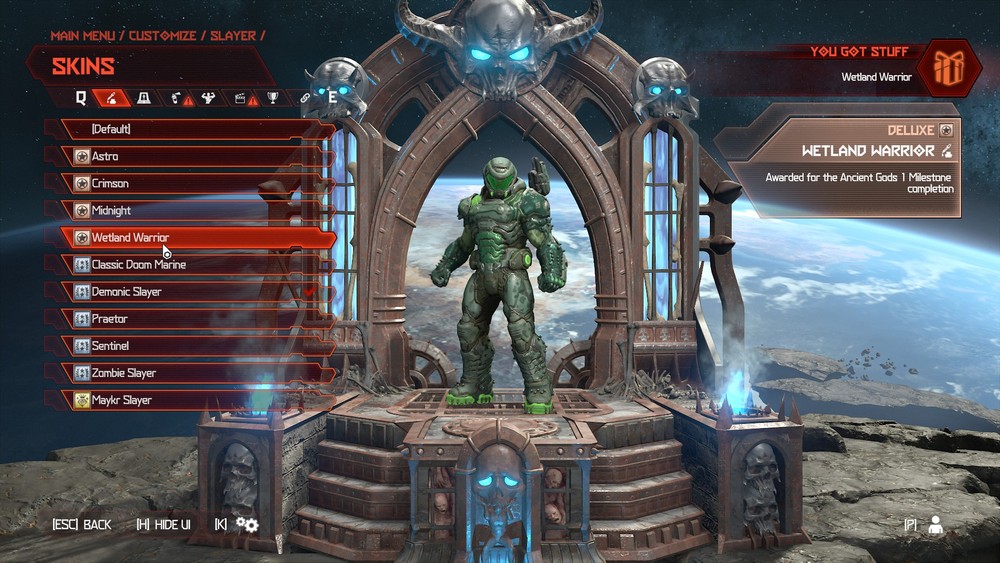This screenshot has width=1000, height=563.
Task: Open the muscle flex poses tab
Action: click(x=209, y=98)
